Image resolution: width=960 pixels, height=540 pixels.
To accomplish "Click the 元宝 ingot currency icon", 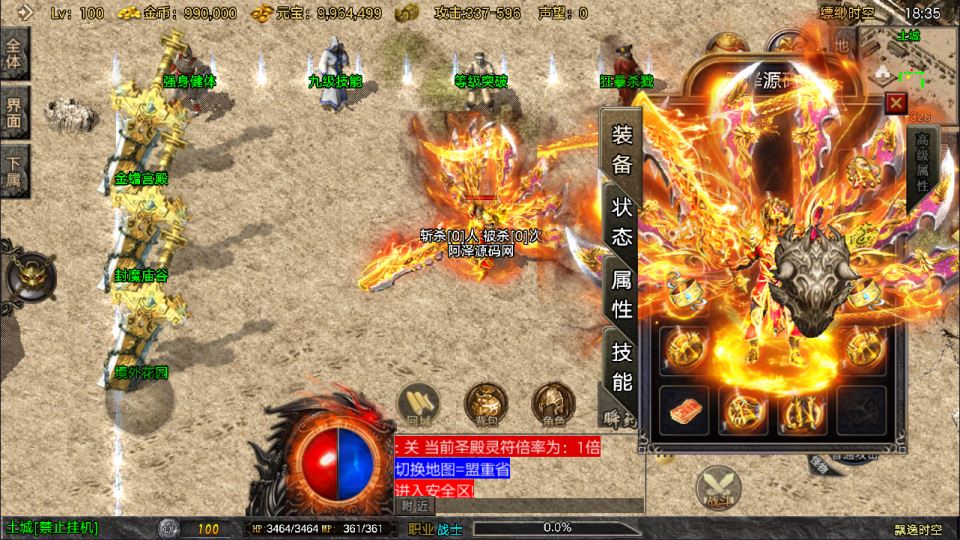I will 261,13.
